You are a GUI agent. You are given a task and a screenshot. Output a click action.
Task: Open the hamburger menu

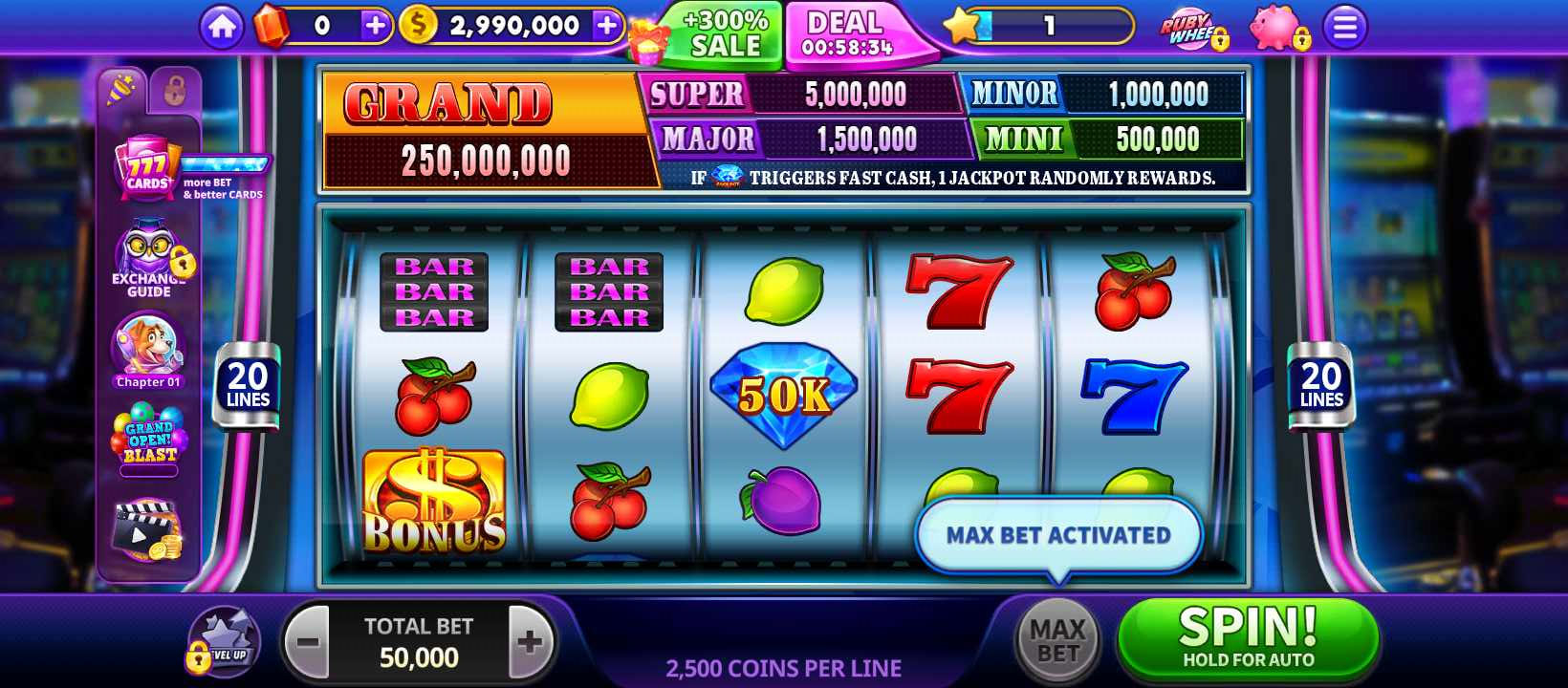point(1344,27)
